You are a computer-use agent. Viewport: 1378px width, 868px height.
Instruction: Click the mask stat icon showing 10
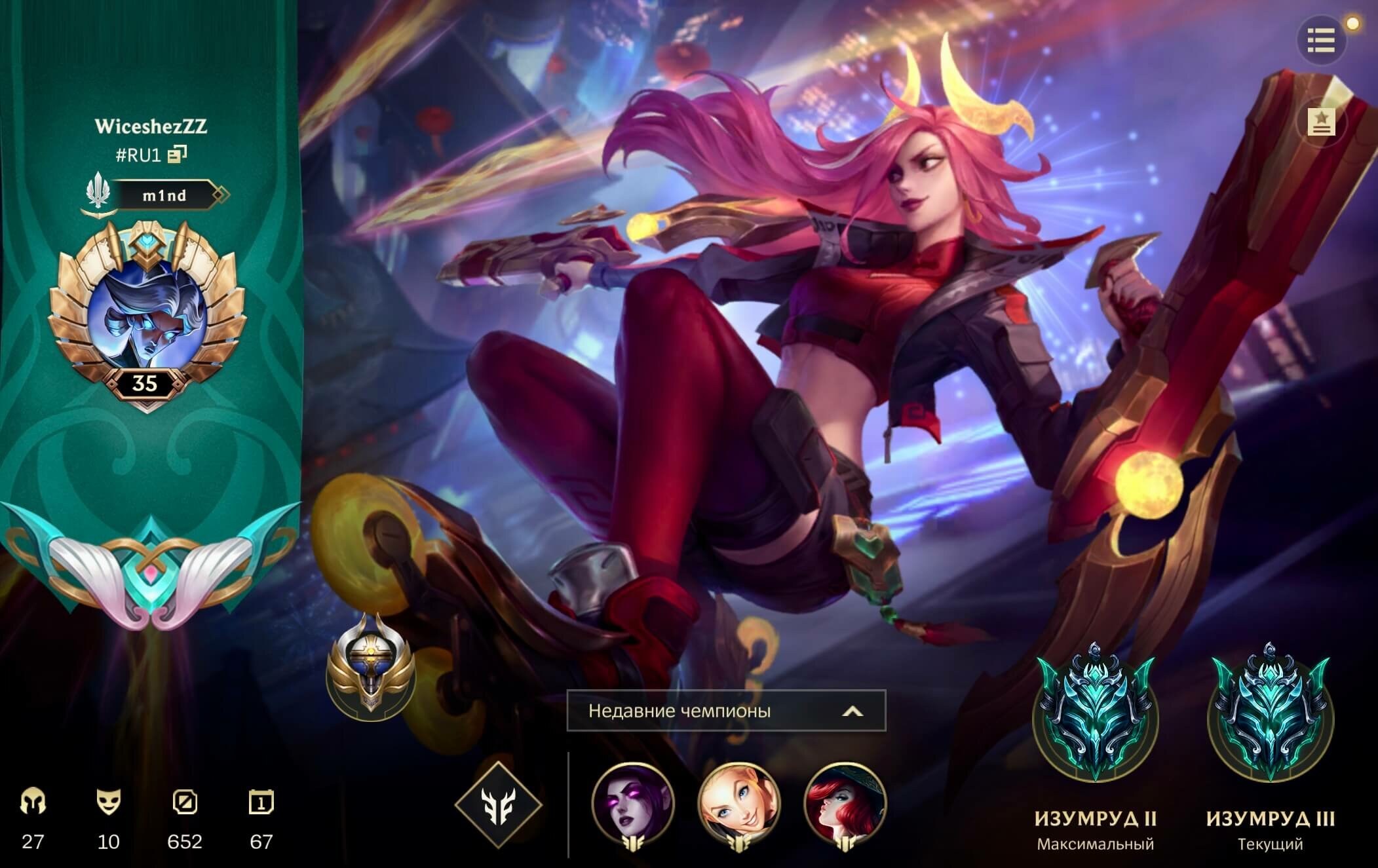(109, 802)
